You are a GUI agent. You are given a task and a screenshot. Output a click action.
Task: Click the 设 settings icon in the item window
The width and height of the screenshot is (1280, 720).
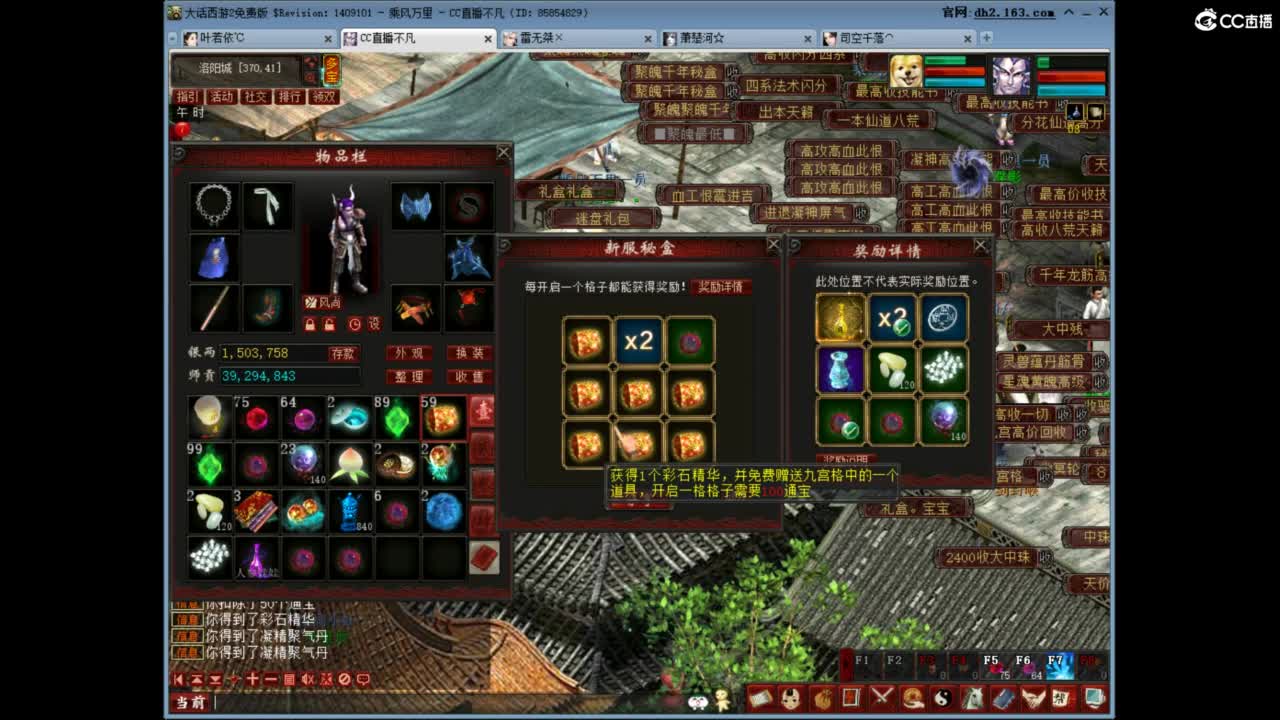374,322
